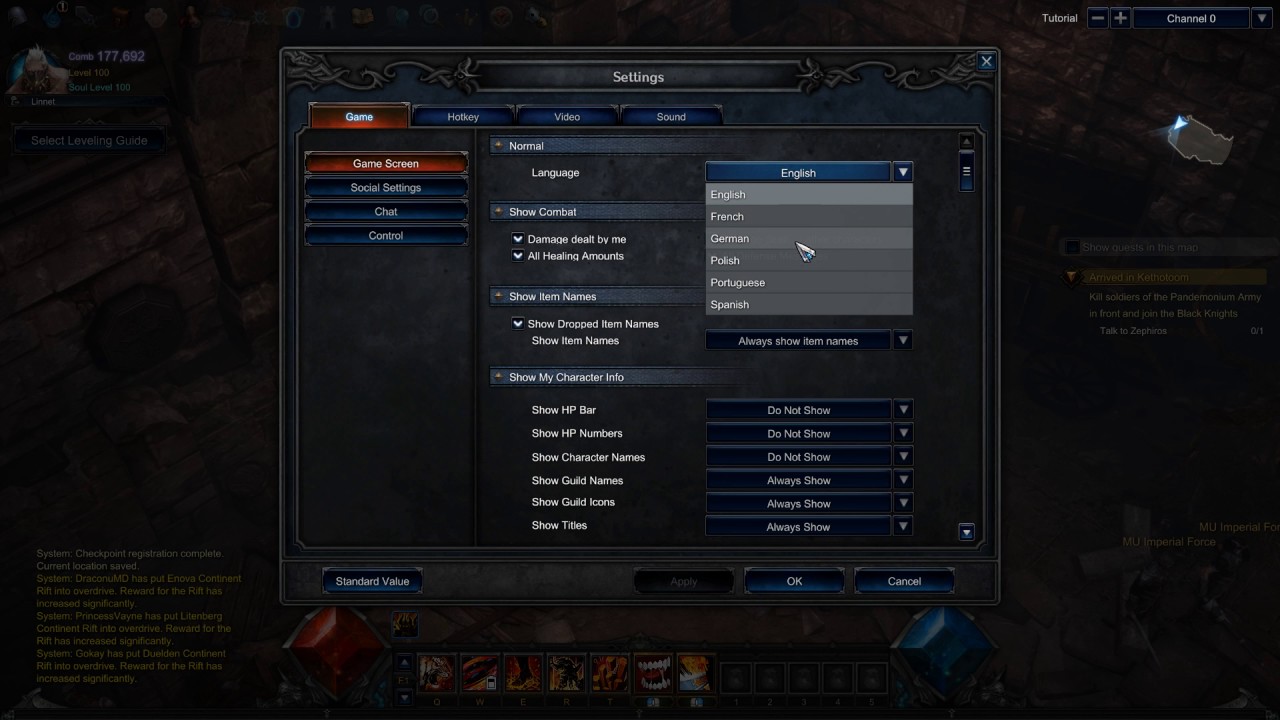This screenshot has height=720, width=1280.
Task: Uncheck the Damage dealt by me option
Action: point(518,239)
